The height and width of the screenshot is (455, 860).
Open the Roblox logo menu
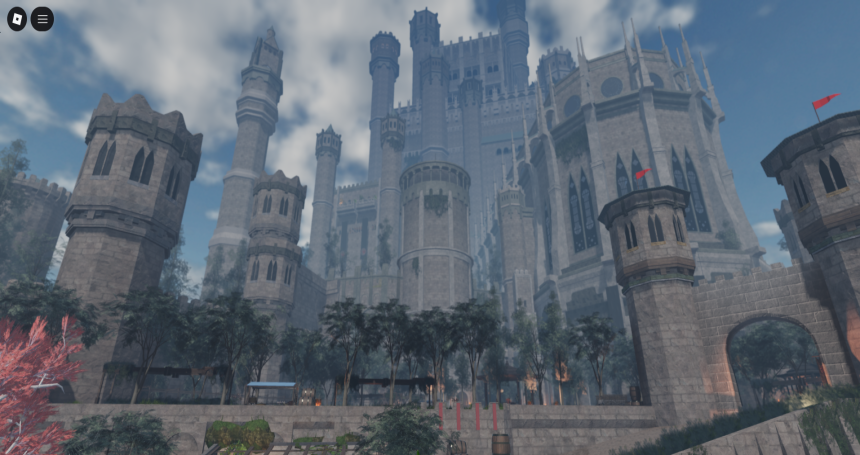pos(17,19)
